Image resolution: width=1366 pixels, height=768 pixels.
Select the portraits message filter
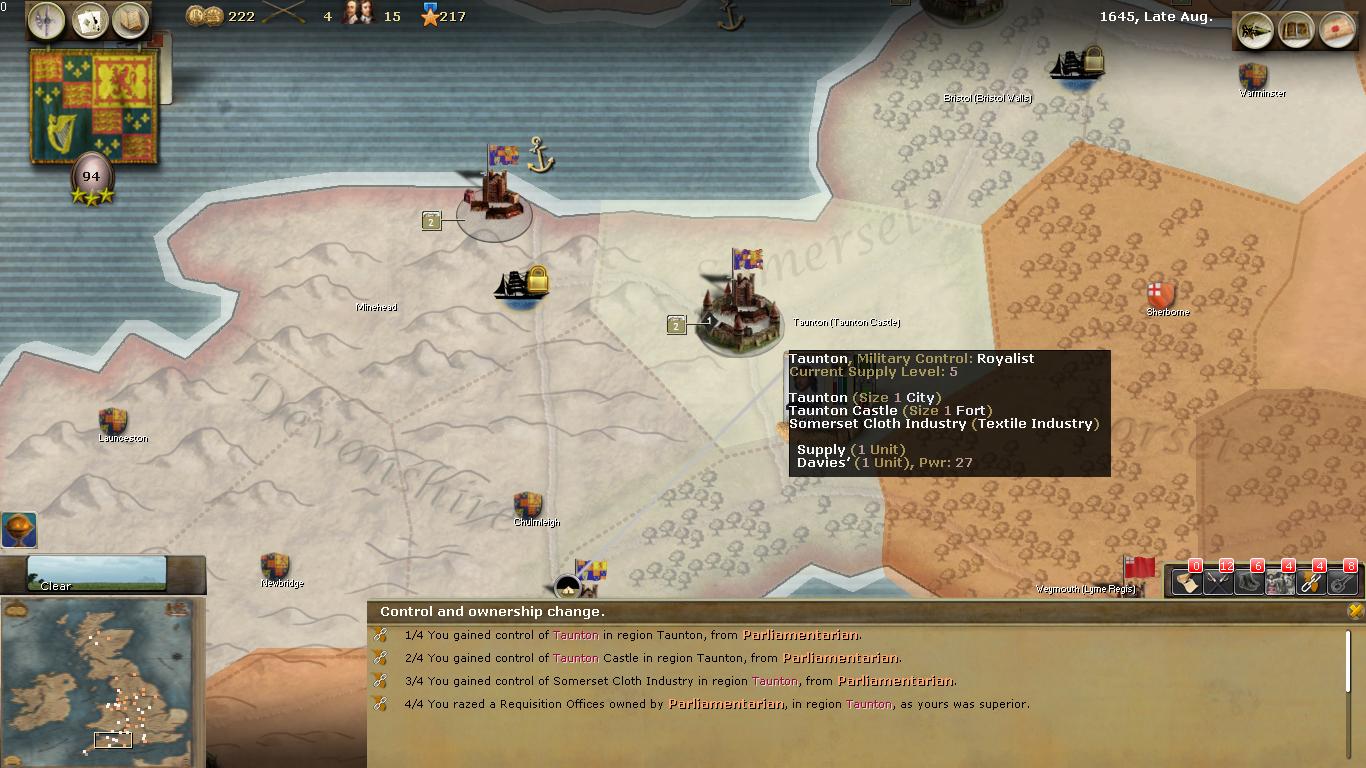[x=1280, y=581]
